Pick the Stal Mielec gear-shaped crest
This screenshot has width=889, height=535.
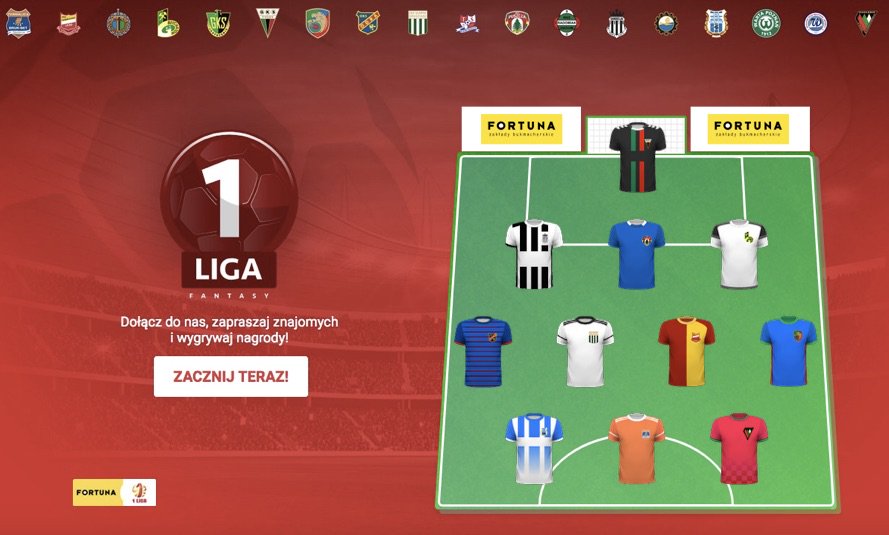tap(666, 23)
